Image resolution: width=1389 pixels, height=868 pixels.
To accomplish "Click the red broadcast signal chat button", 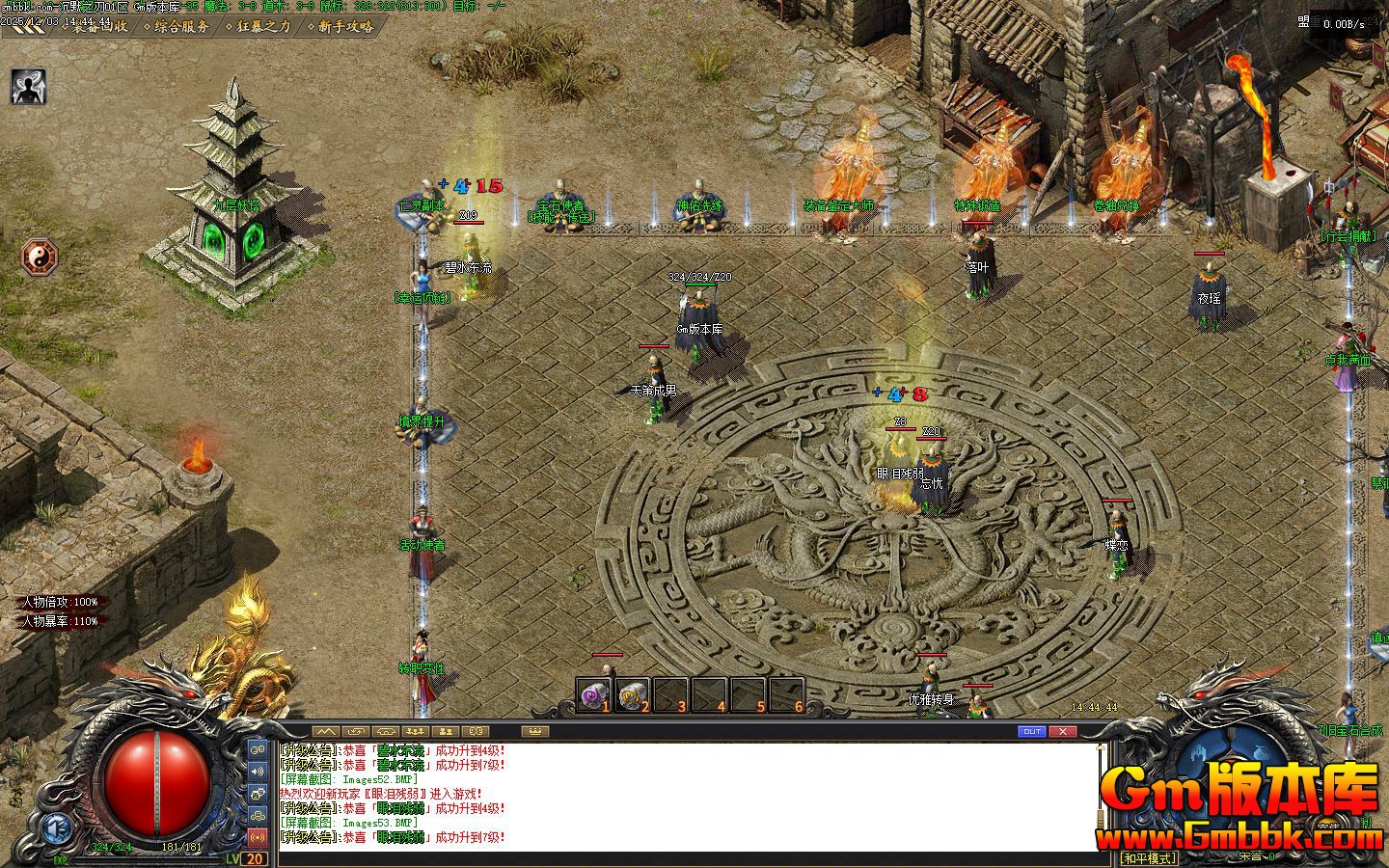I will (x=258, y=836).
